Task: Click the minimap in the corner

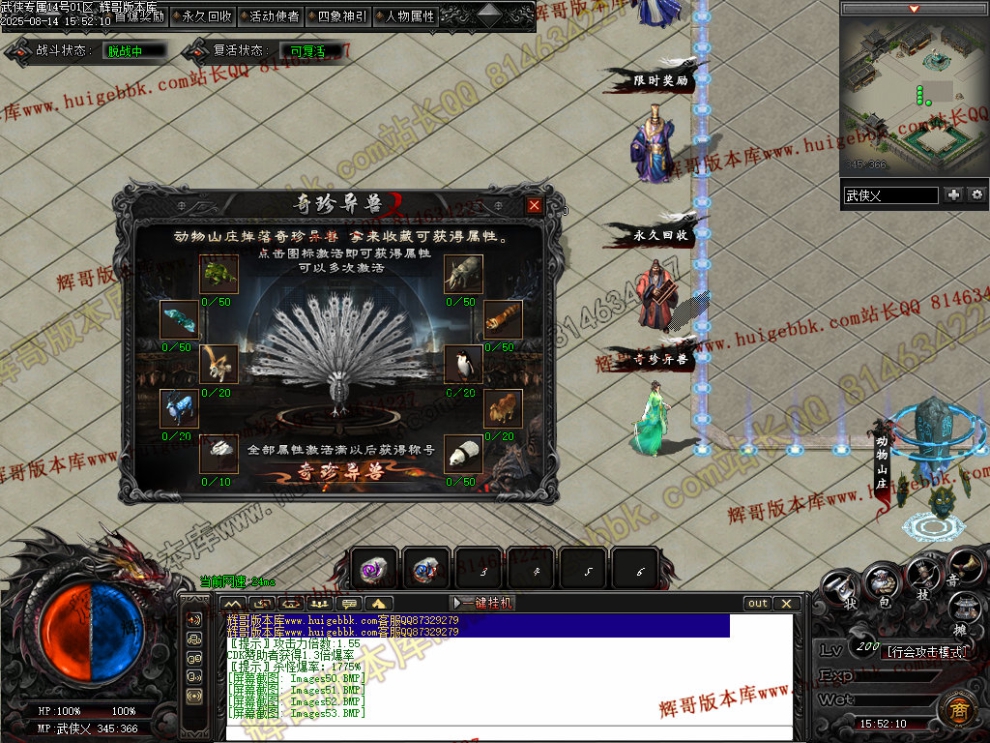Action: (913, 95)
